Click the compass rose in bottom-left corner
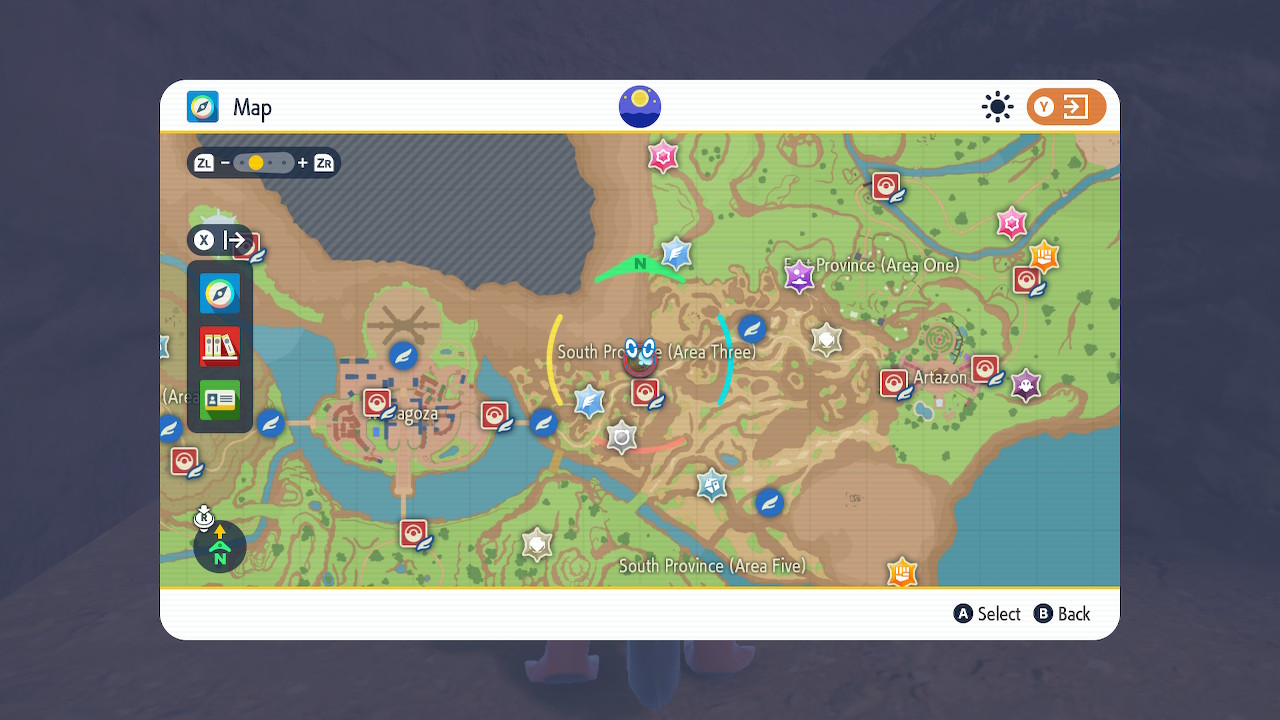This screenshot has width=1280, height=720. pos(219,546)
